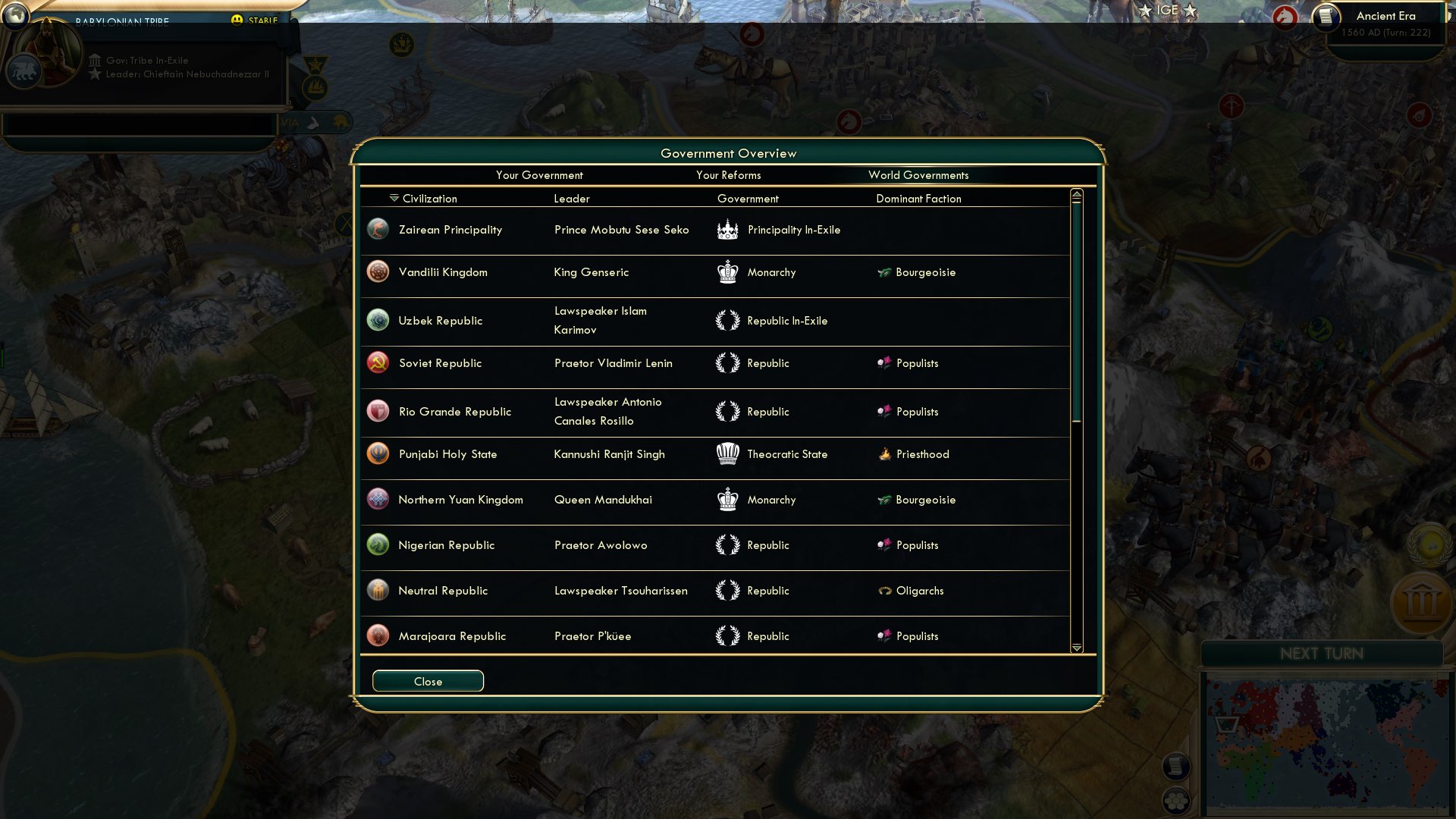
Task: Select the Populists faction icon for Nigerian Republic
Action: (885, 544)
